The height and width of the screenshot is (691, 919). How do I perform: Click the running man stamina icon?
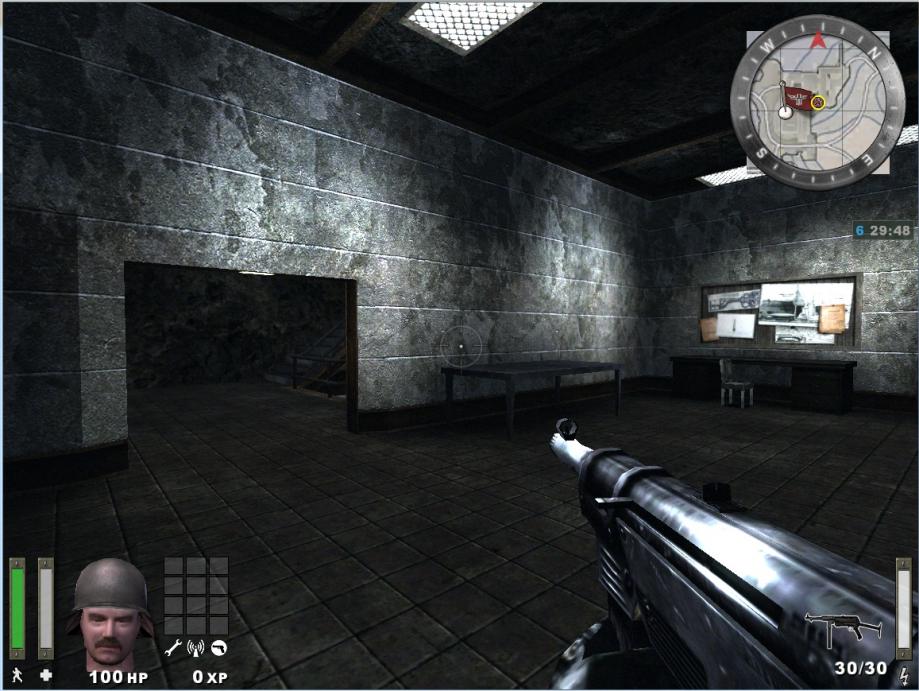click(17, 675)
